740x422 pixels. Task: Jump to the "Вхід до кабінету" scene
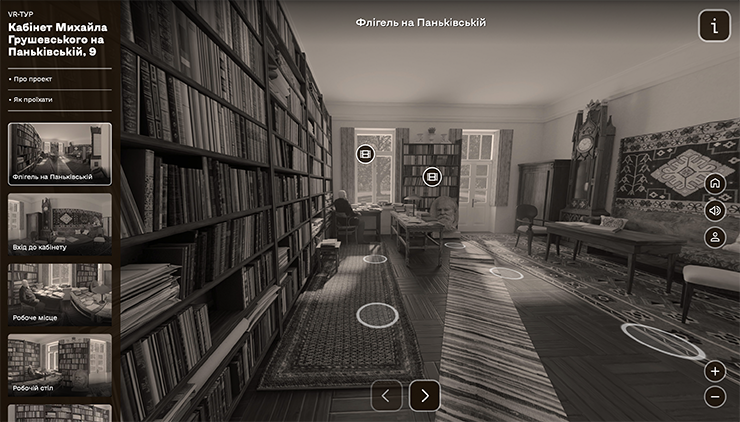[x=60, y=223]
